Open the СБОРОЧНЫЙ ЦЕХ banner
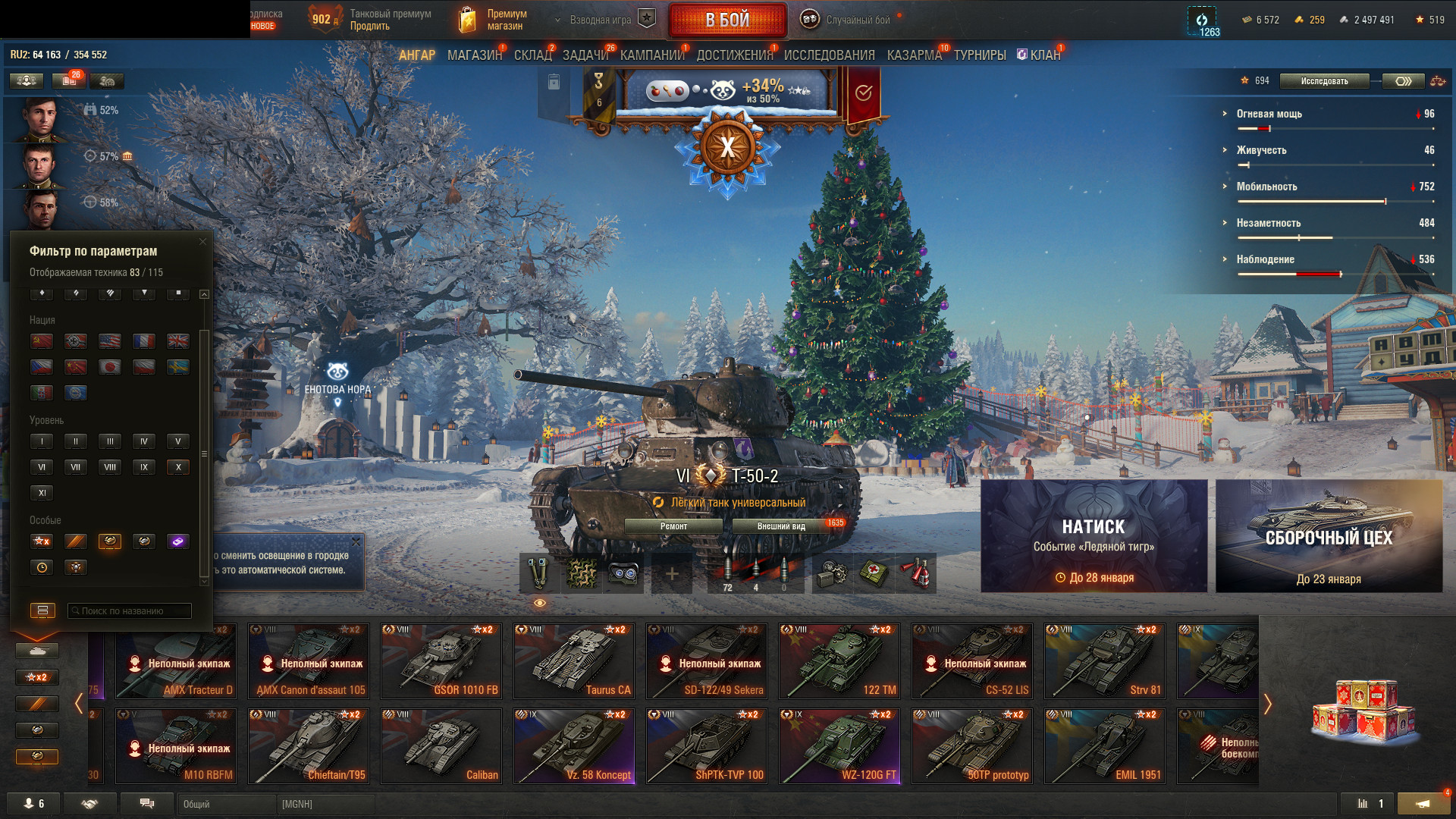 point(1329,536)
